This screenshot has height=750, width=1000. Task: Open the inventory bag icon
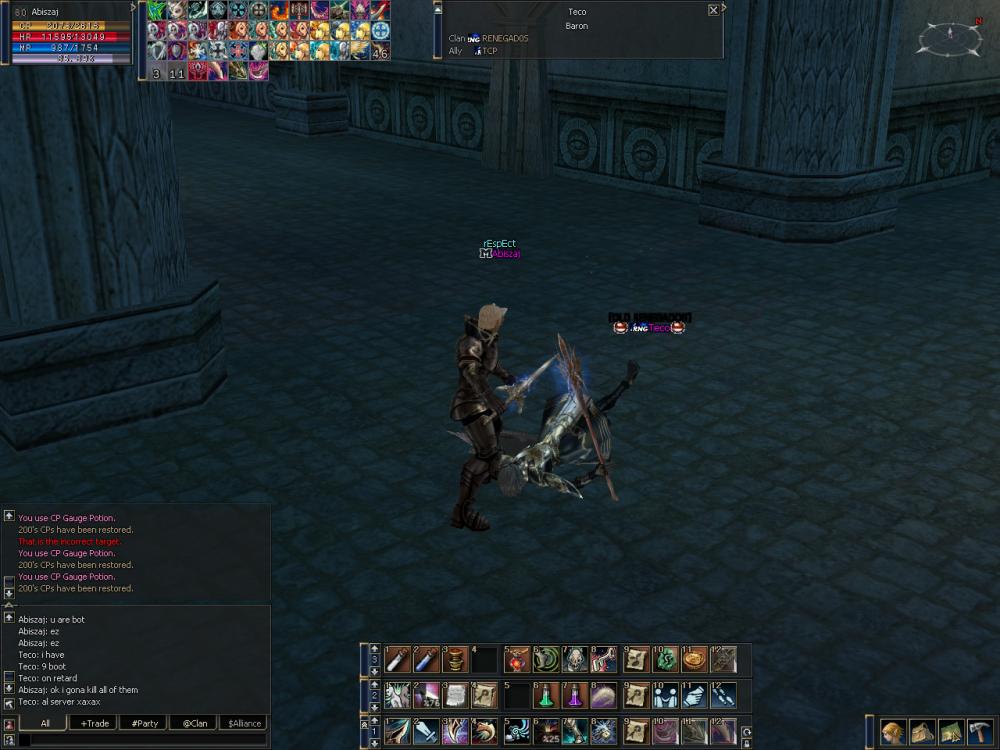922,731
